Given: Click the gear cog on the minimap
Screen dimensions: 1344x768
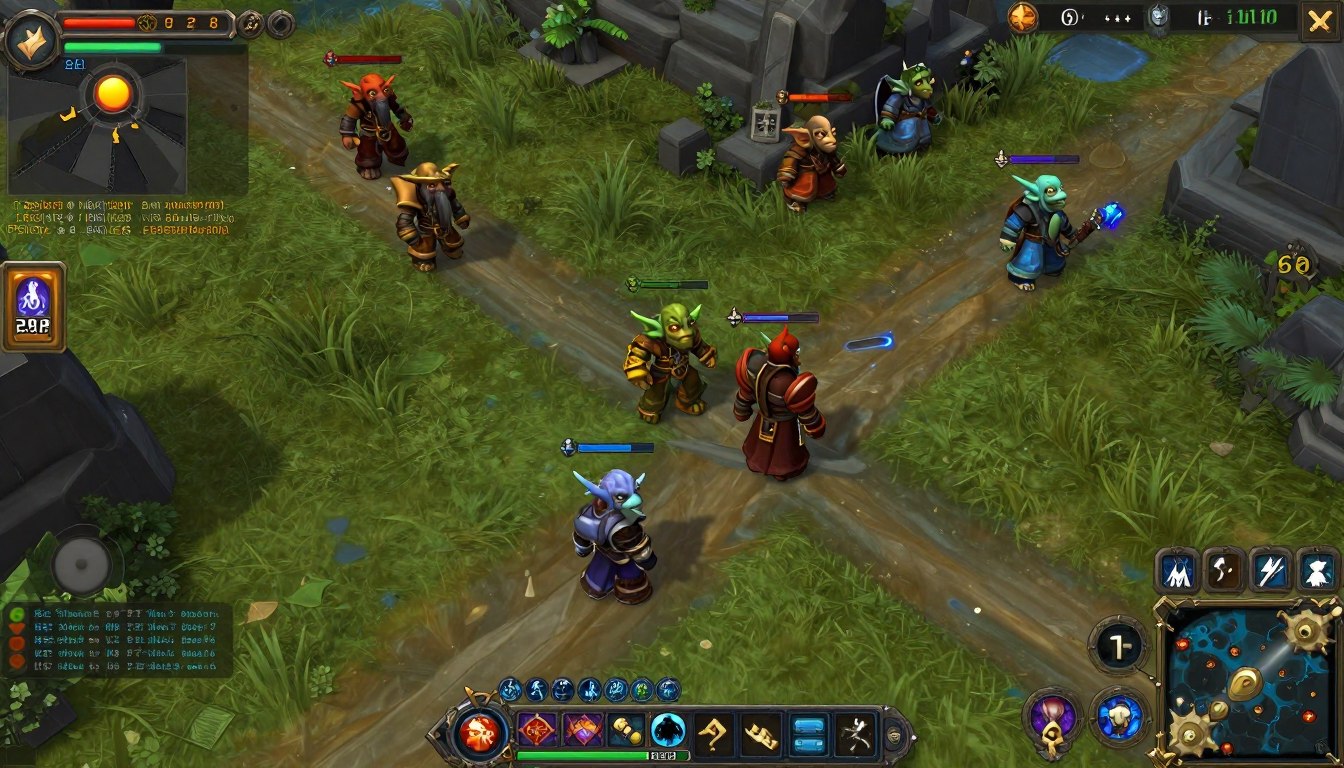Looking at the screenshot, I should 1305,631.
